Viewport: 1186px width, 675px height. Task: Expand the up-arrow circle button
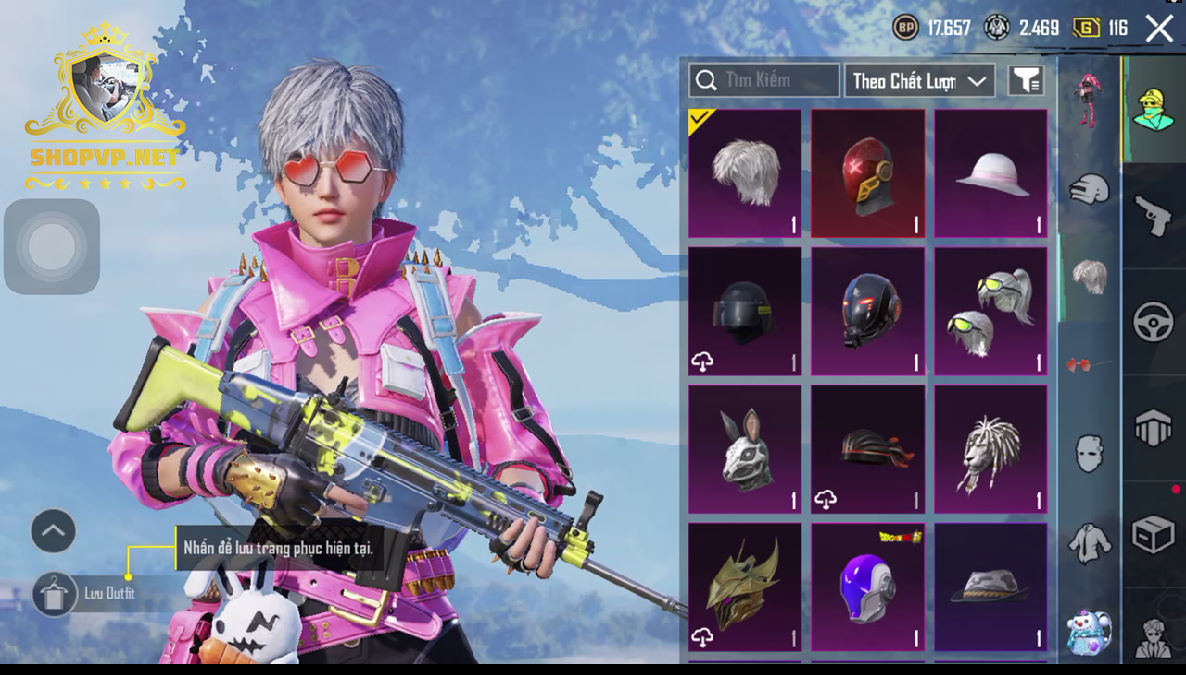(54, 531)
